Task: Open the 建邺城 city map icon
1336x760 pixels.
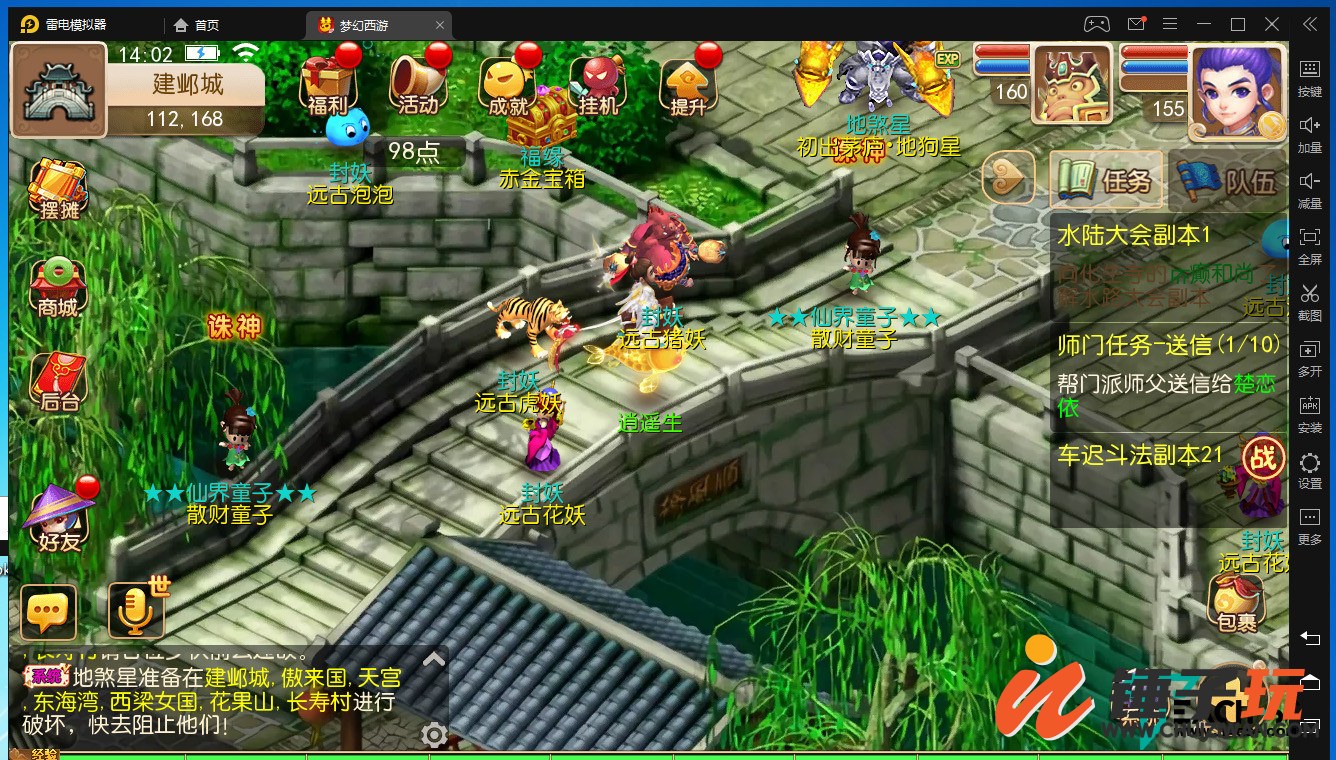Action: tap(58, 90)
